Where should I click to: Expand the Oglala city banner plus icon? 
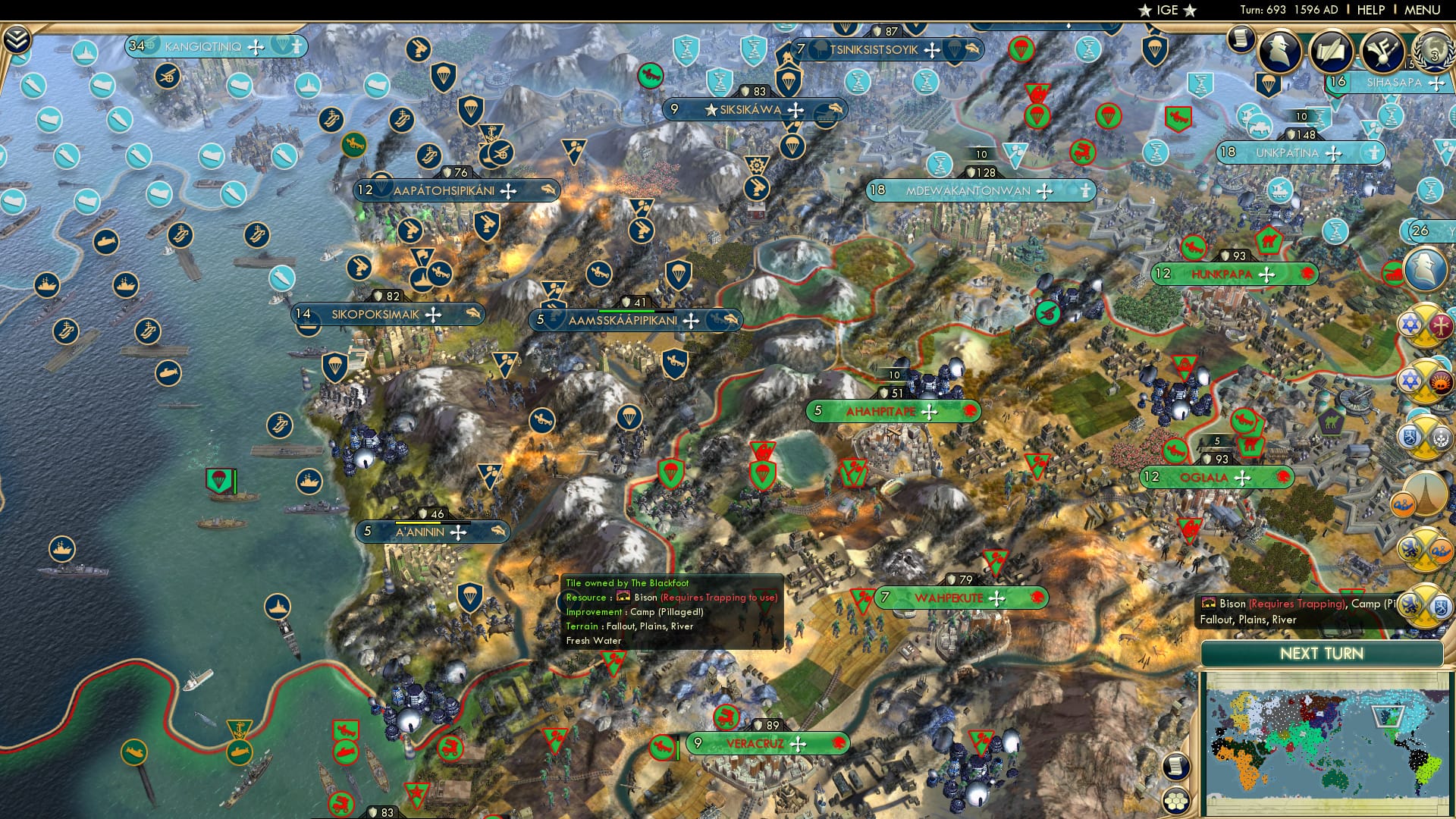(x=1242, y=478)
